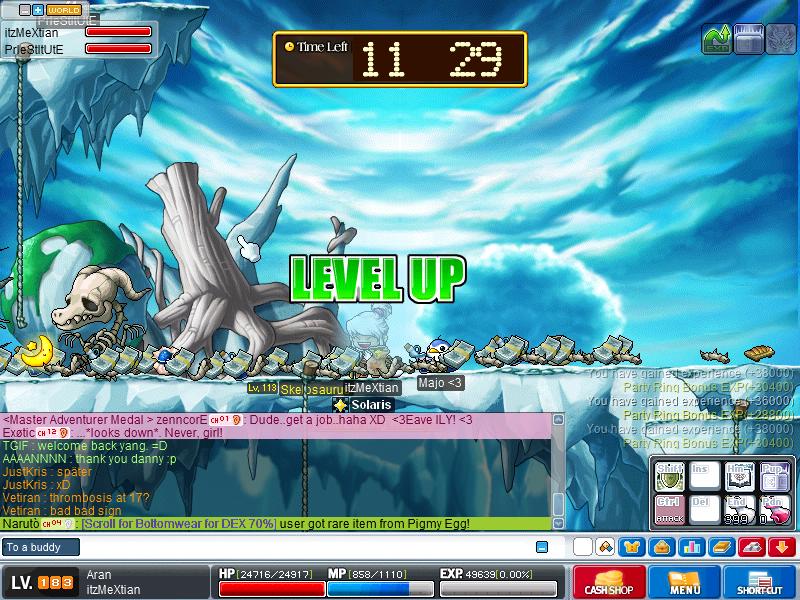The height and width of the screenshot is (600, 800).
Task: Open the stats bar-chart icon
Action: point(692,547)
